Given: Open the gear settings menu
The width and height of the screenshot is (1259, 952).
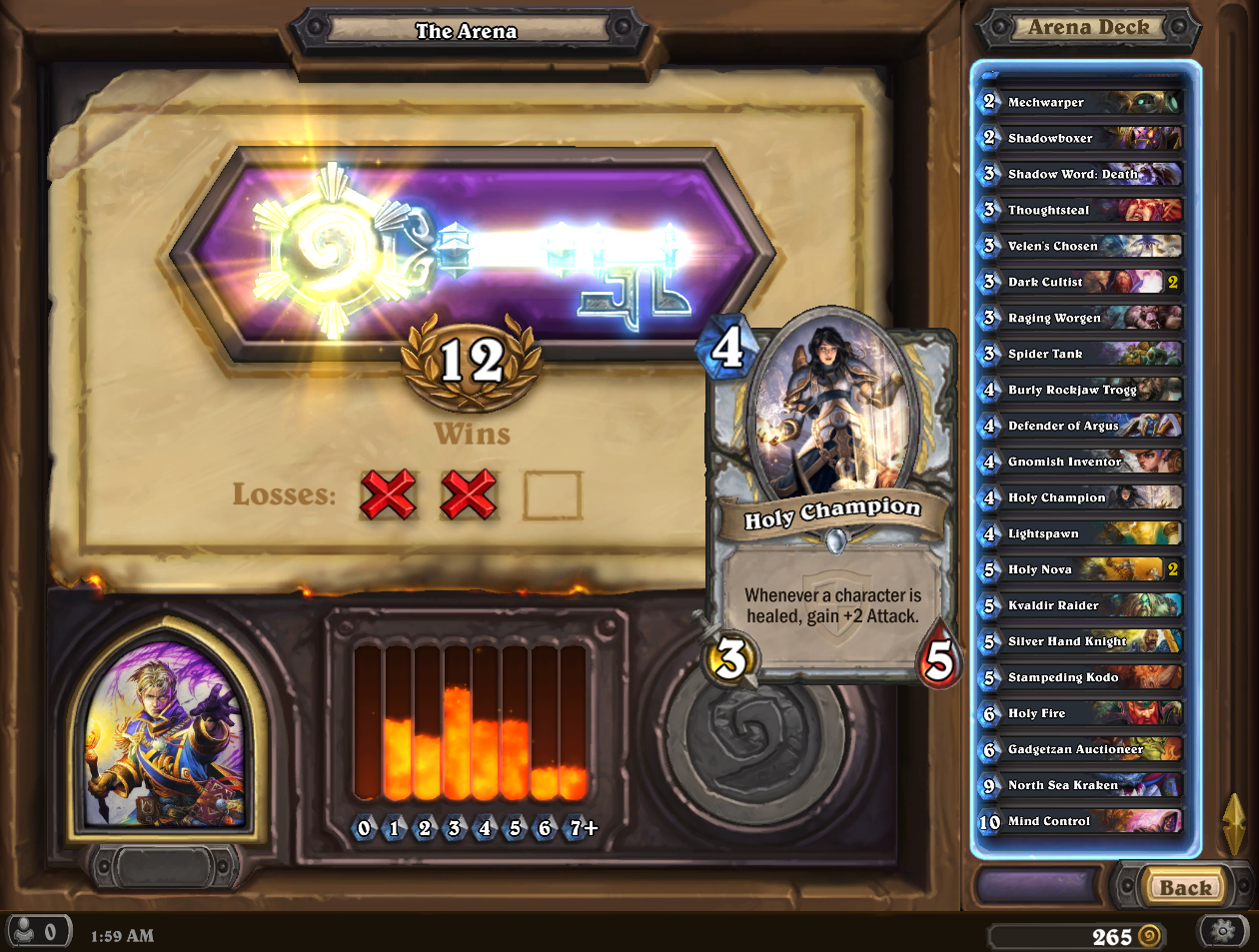Looking at the screenshot, I should coord(1223,932).
